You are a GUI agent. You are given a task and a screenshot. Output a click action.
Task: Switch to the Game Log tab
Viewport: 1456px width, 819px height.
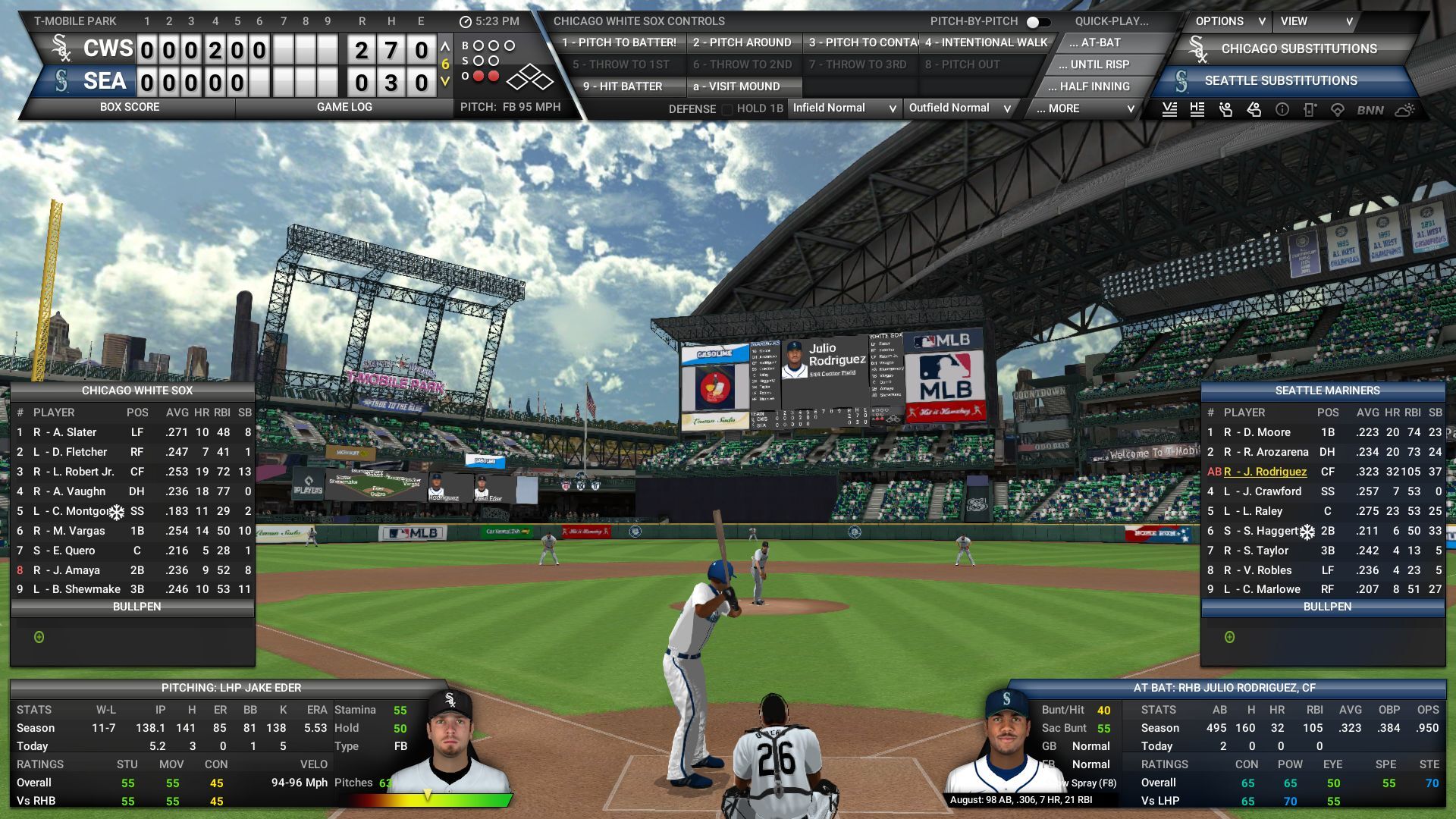(345, 107)
